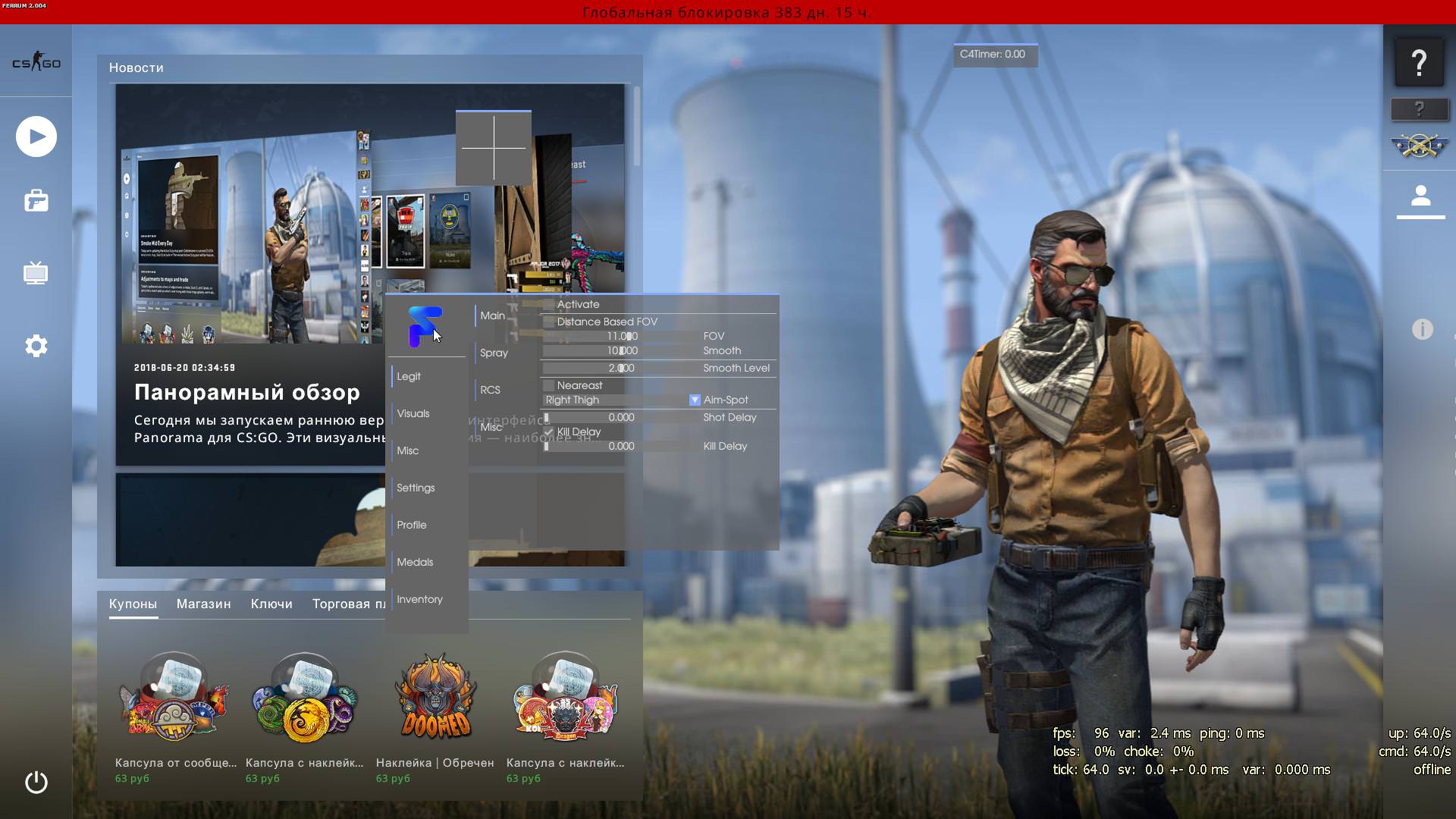Select the Medals menu entry

tap(415, 562)
